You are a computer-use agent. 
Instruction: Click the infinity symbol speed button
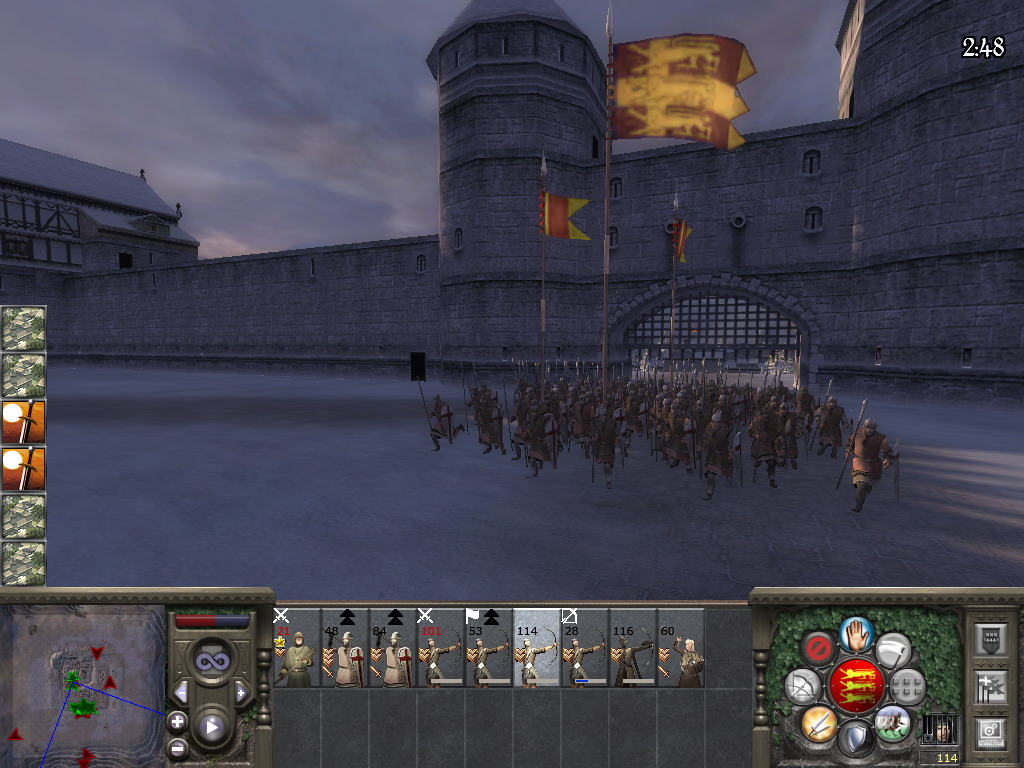coord(212,662)
